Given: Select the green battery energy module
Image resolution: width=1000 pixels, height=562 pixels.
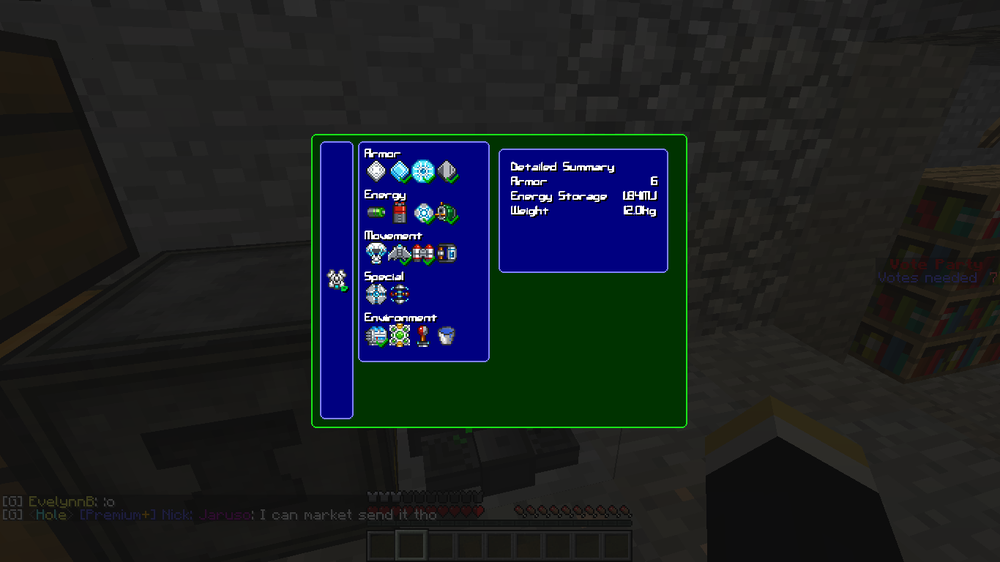Looking at the screenshot, I should 376,213.
